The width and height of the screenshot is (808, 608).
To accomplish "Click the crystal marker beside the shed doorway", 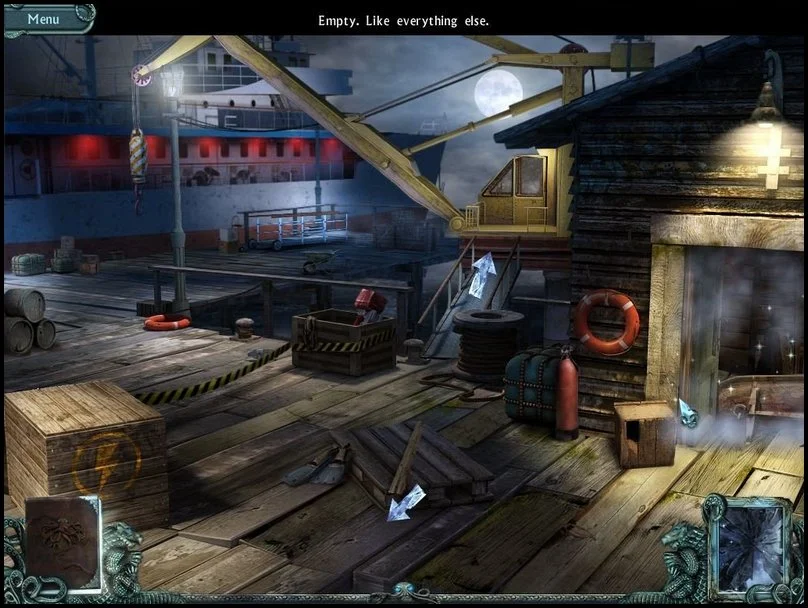I will 688,413.
